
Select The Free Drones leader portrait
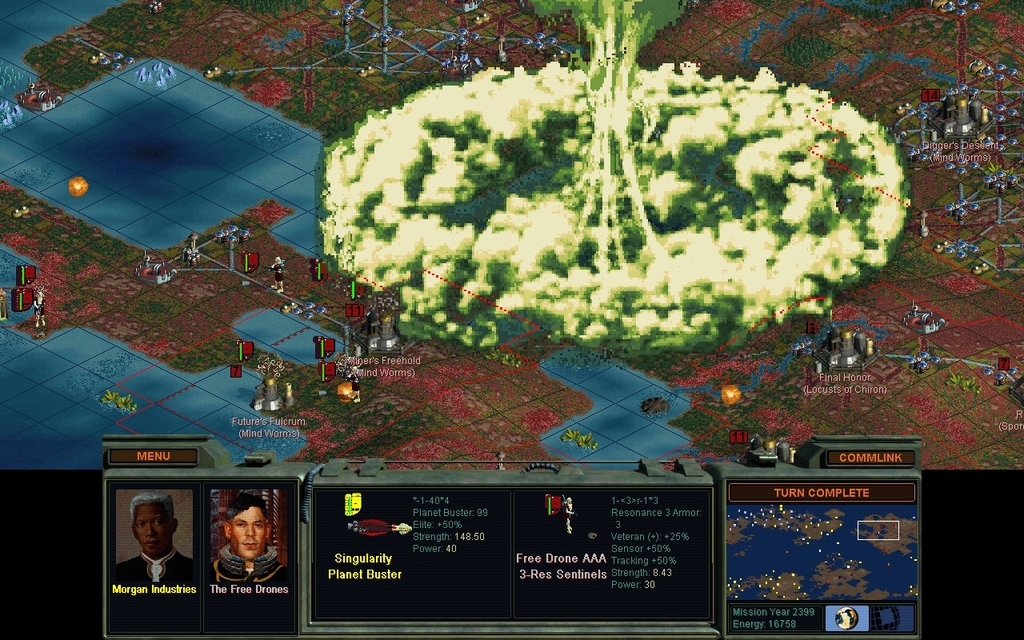click(x=248, y=537)
